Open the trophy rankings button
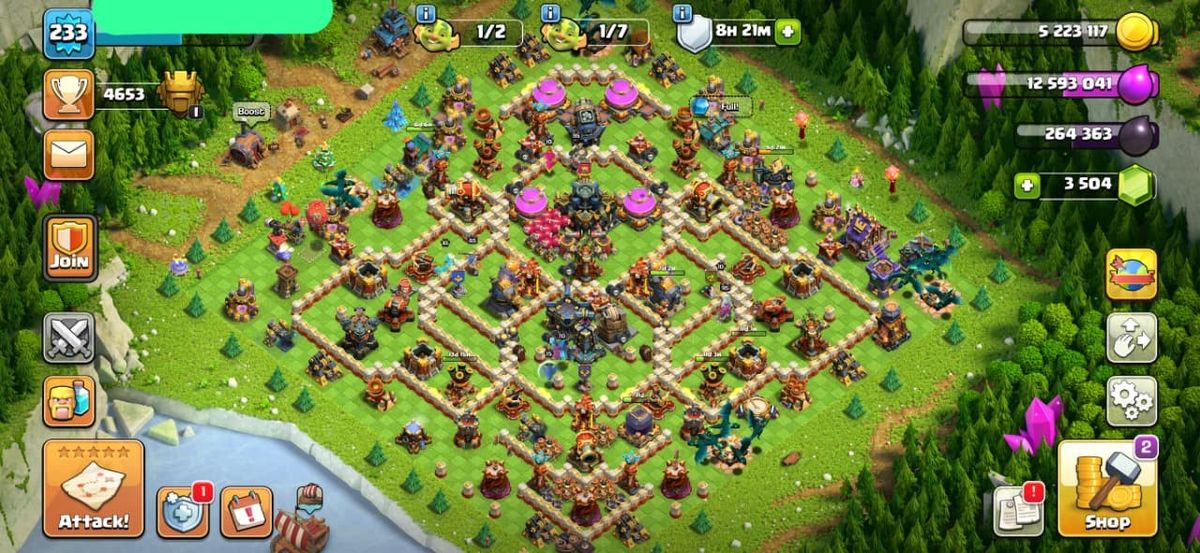The image size is (1200, 553). pyautogui.click(x=69, y=94)
